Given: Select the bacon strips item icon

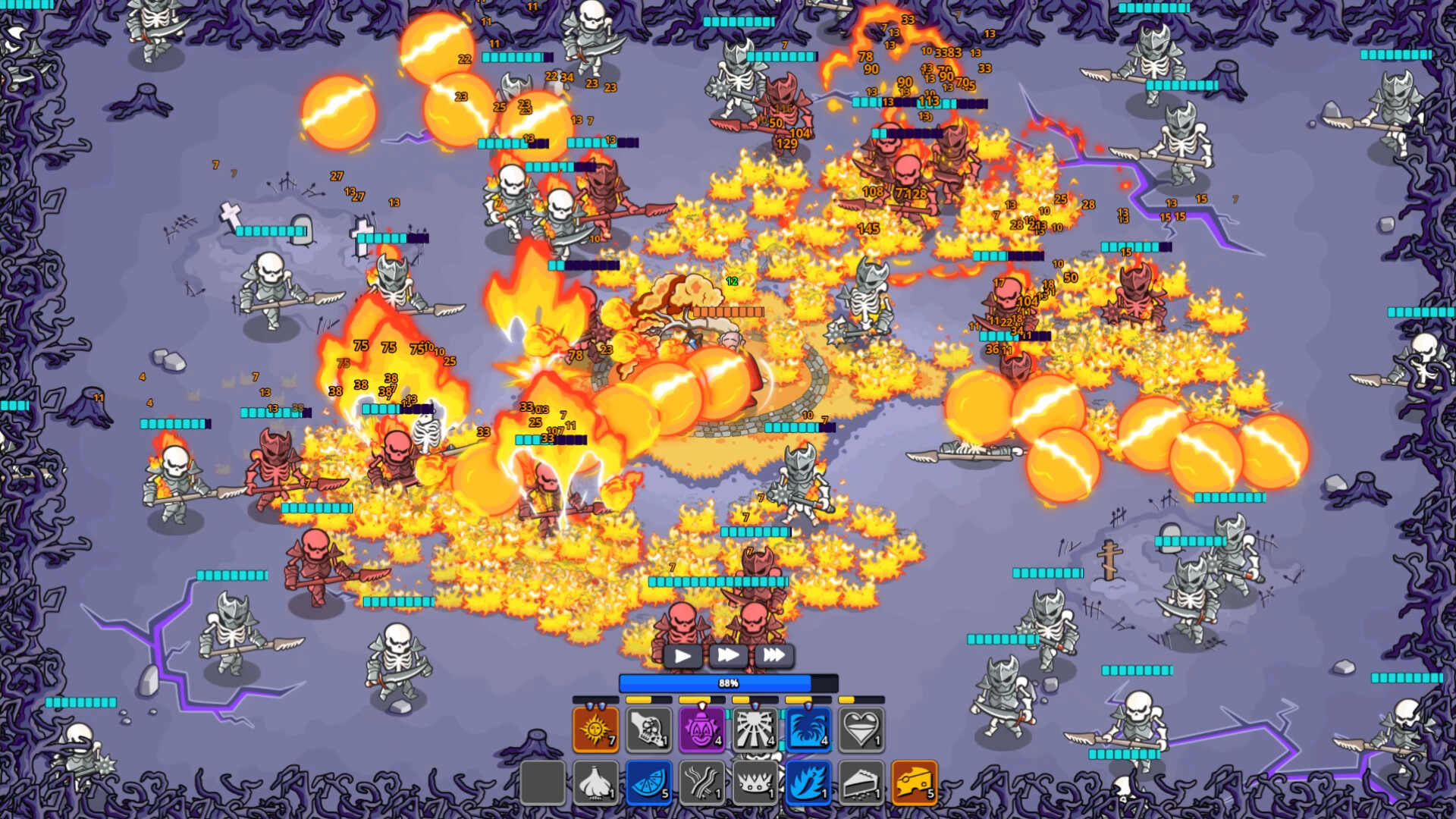Looking at the screenshot, I should pyautogui.click(x=701, y=785).
